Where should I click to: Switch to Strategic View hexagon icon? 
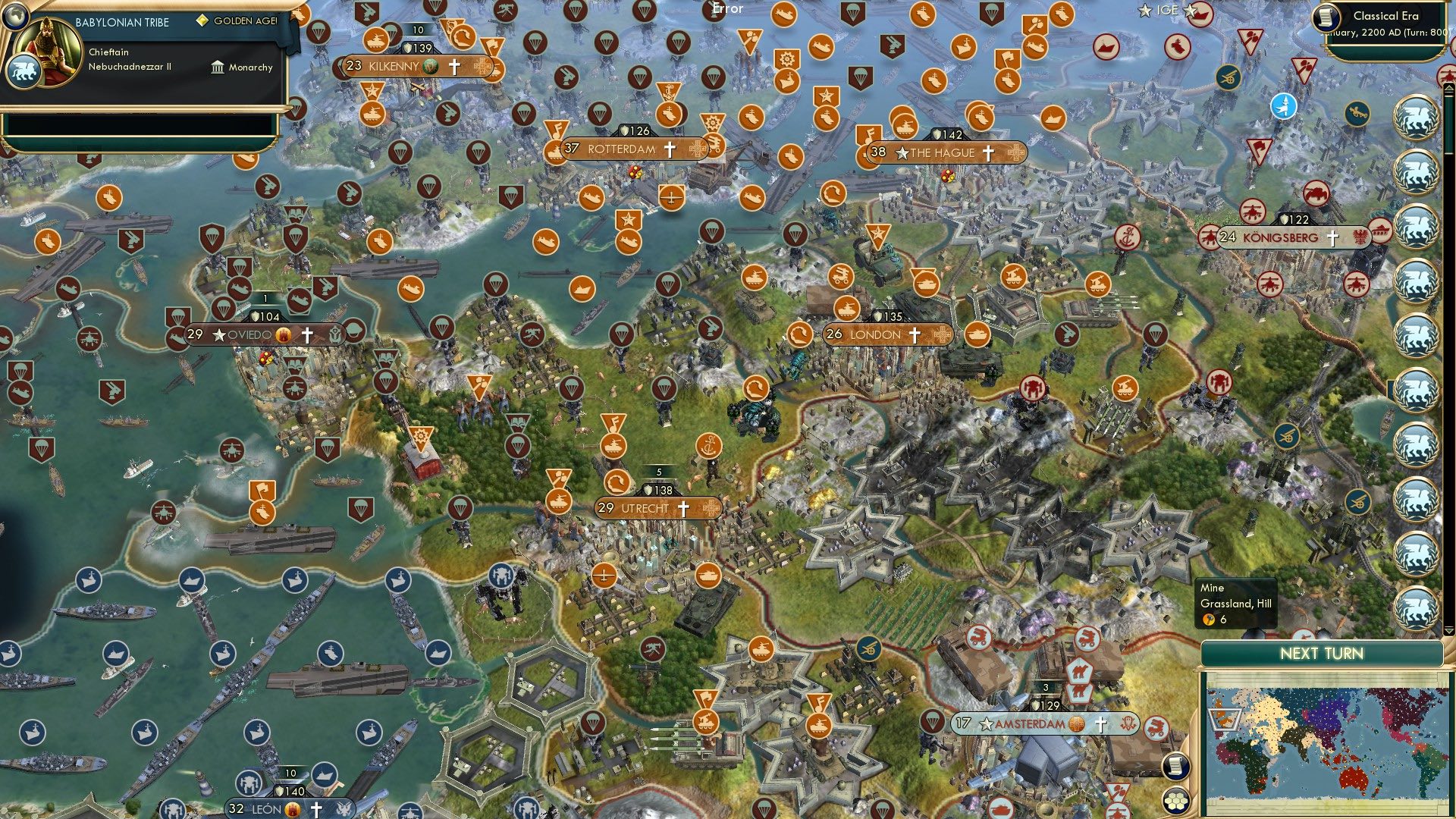click(1175, 802)
